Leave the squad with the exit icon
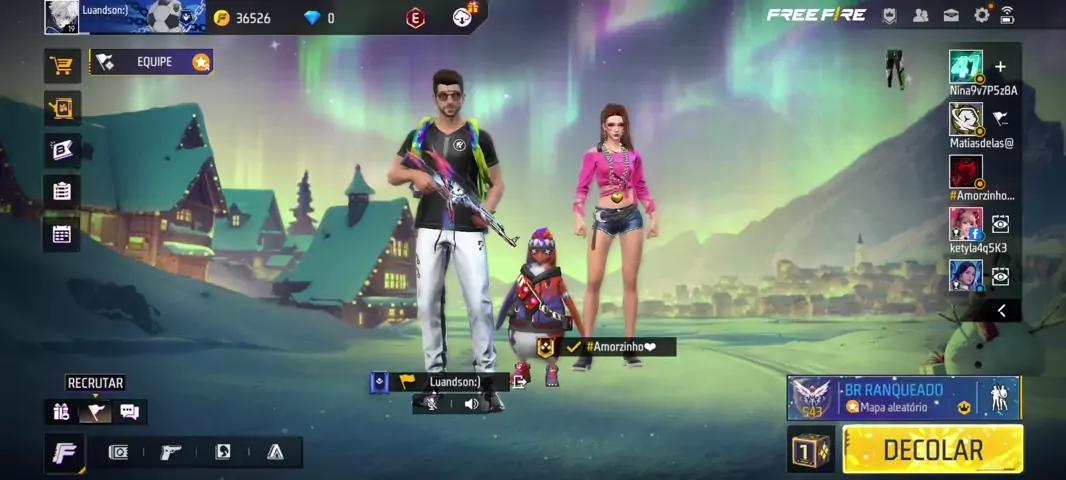1066x480 pixels. pos(520,381)
